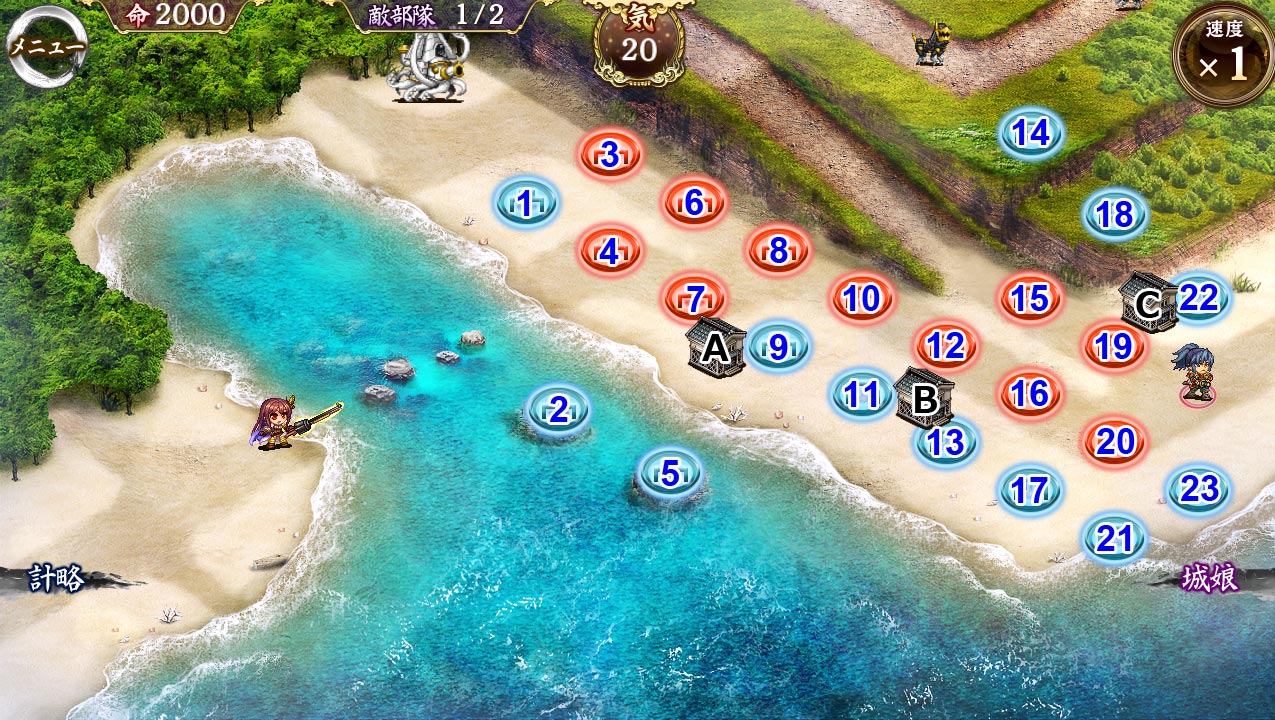The height and width of the screenshot is (720, 1275).
Task: Choose blue placement tile 23
Action: coord(1199,489)
